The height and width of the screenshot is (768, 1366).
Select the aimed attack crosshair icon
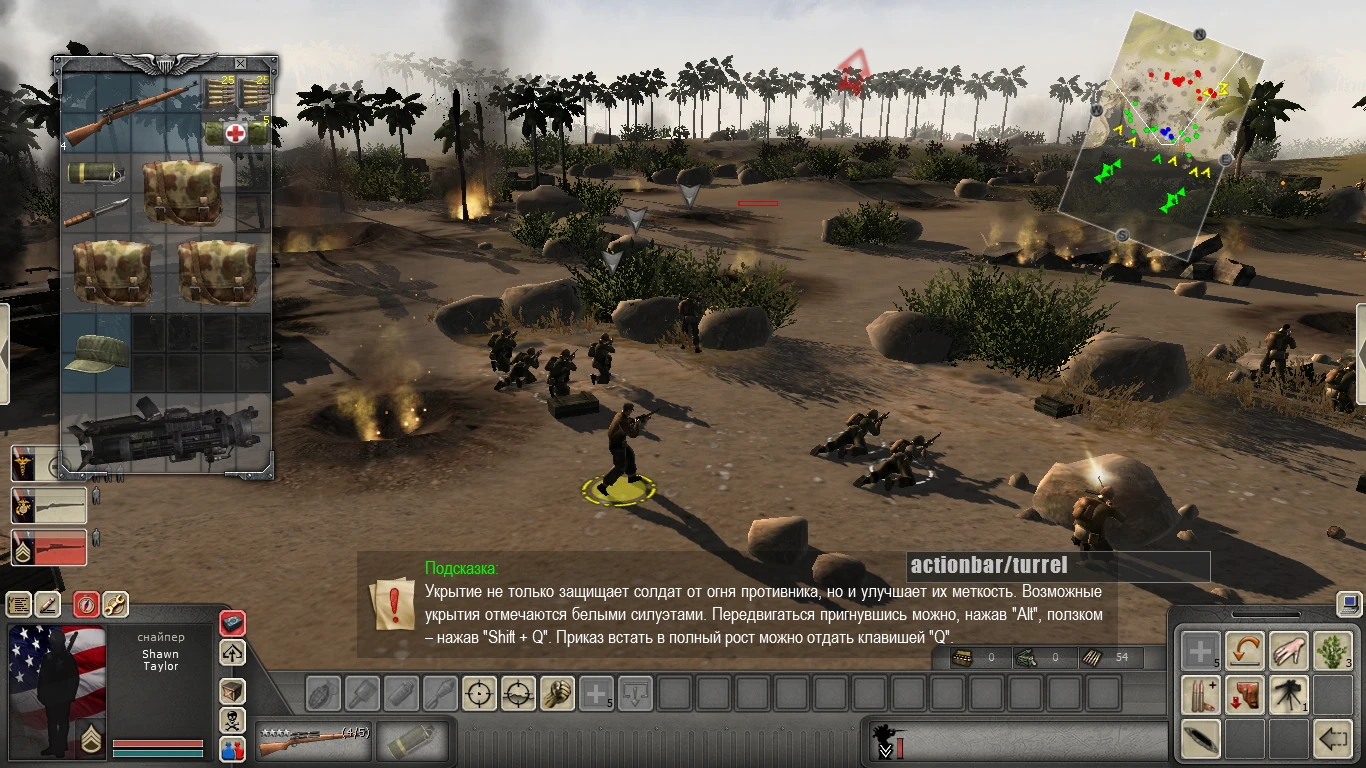480,693
